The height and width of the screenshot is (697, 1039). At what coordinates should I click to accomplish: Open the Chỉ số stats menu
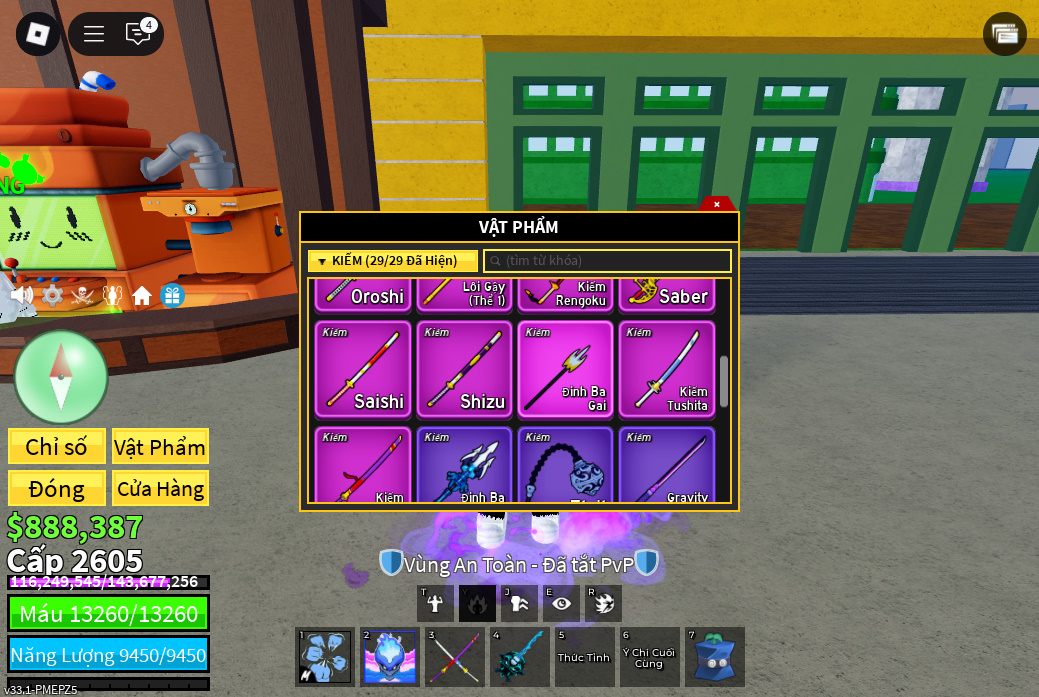point(57,447)
